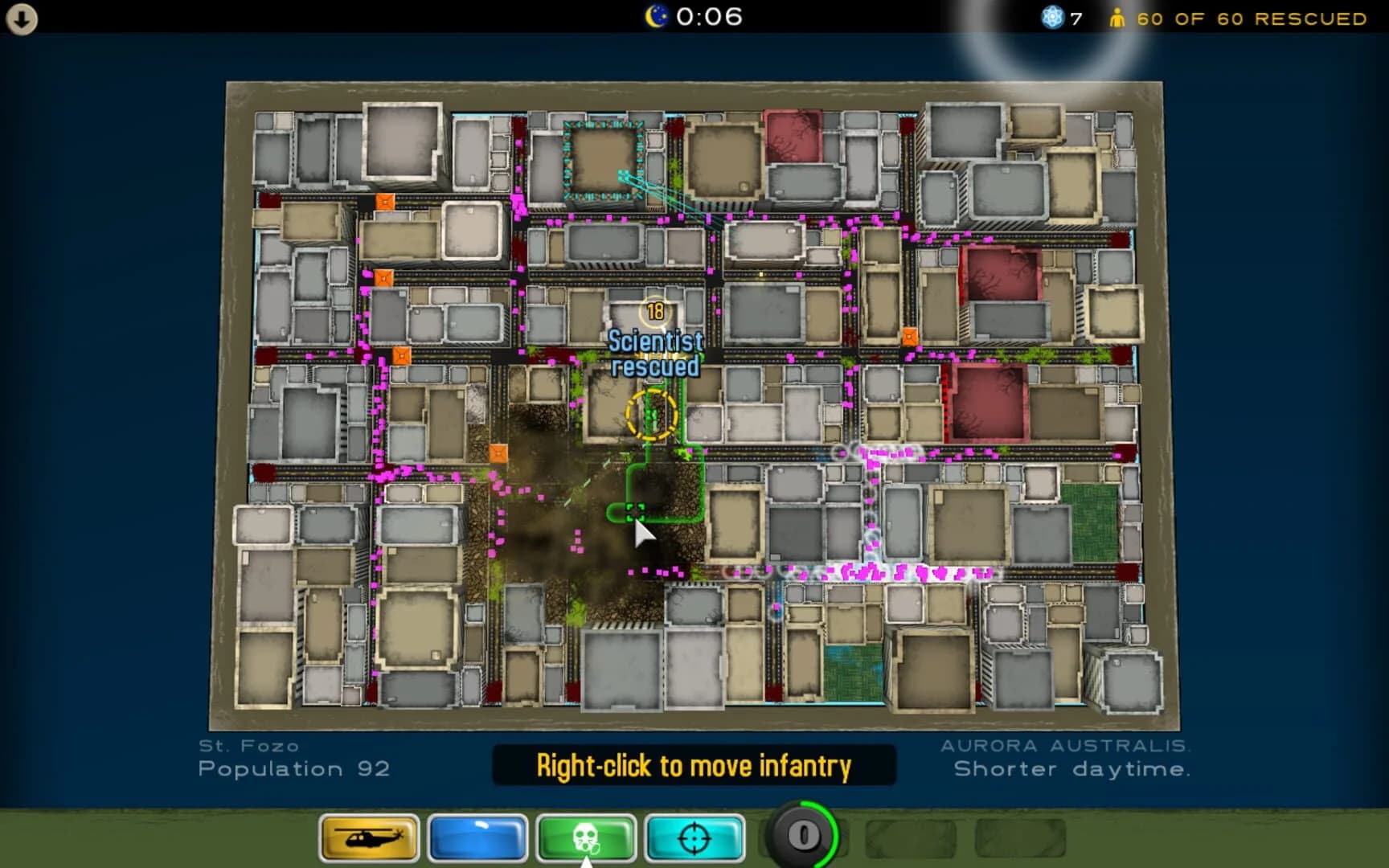Select the blue infantry squad button

click(477, 837)
